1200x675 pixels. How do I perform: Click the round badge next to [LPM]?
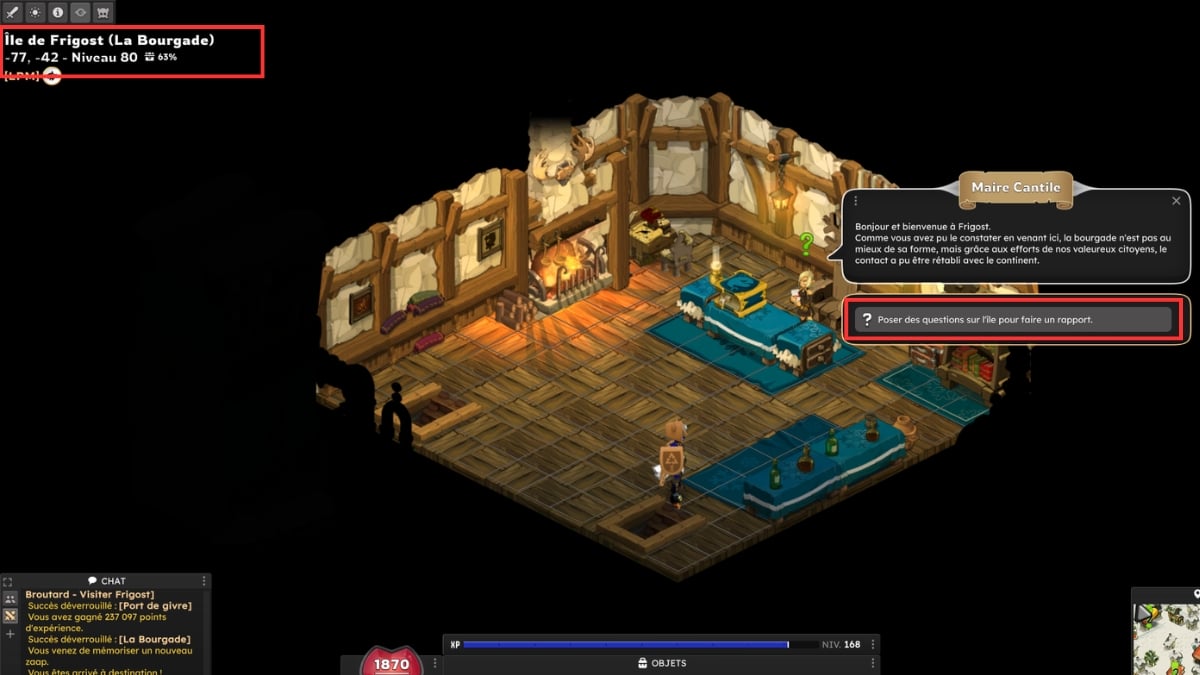click(x=52, y=77)
